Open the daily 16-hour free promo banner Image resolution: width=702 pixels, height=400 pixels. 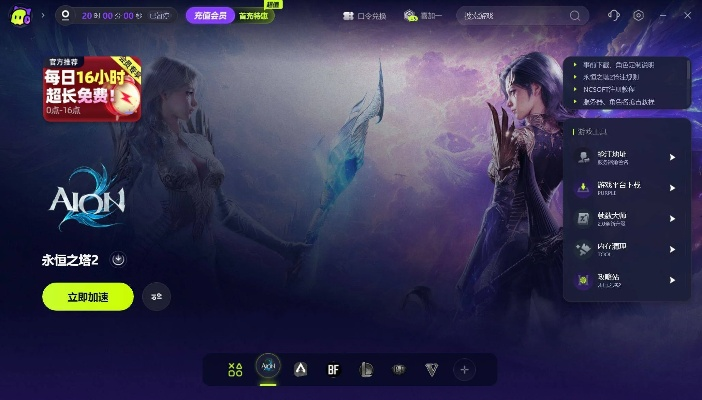[x=92, y=87]
